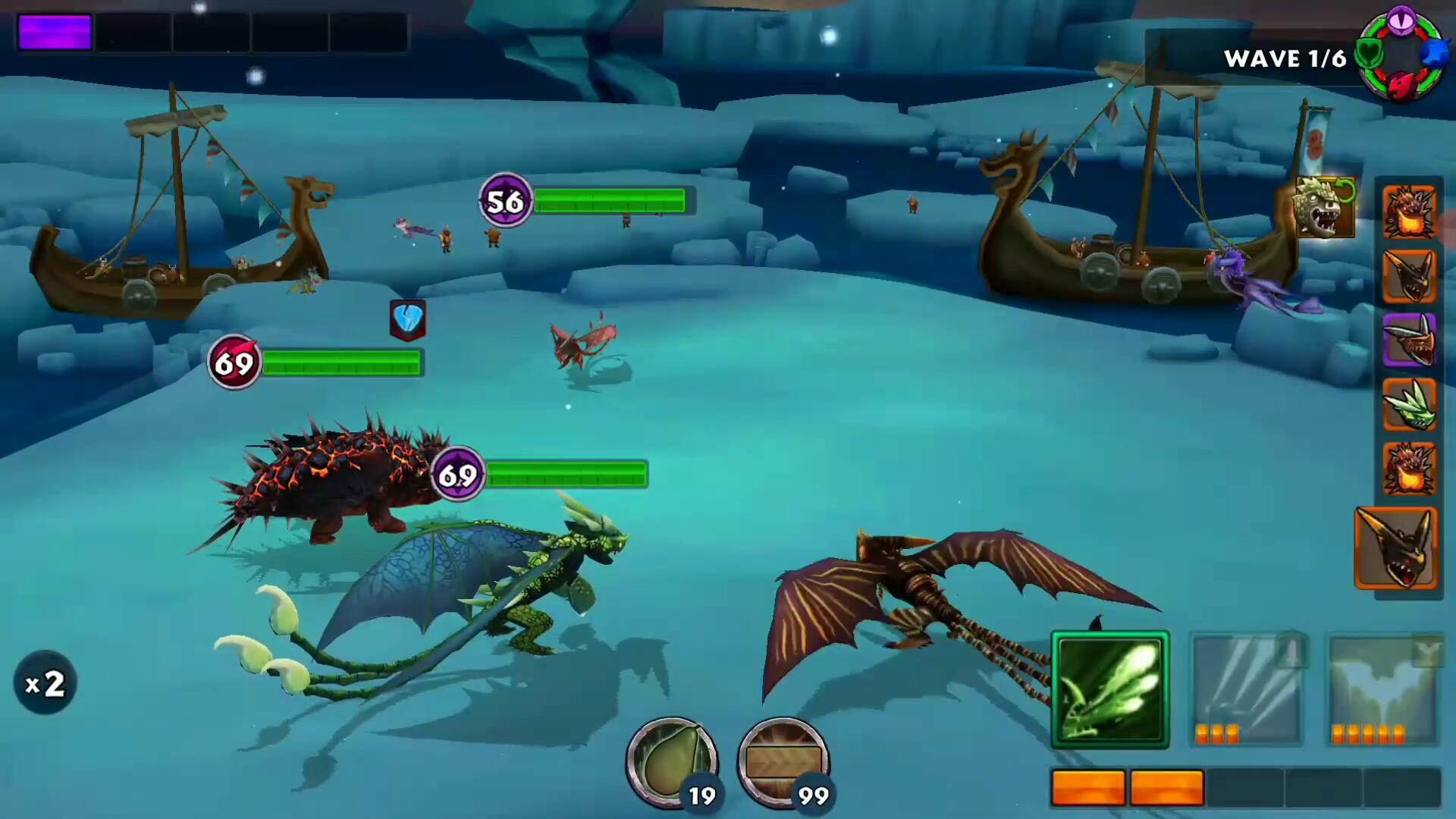Select the grey scaly dragon swap portrait
The width and height of the screenshot is (1456, 819).
pyautogui.click(x=1324, y=208)
